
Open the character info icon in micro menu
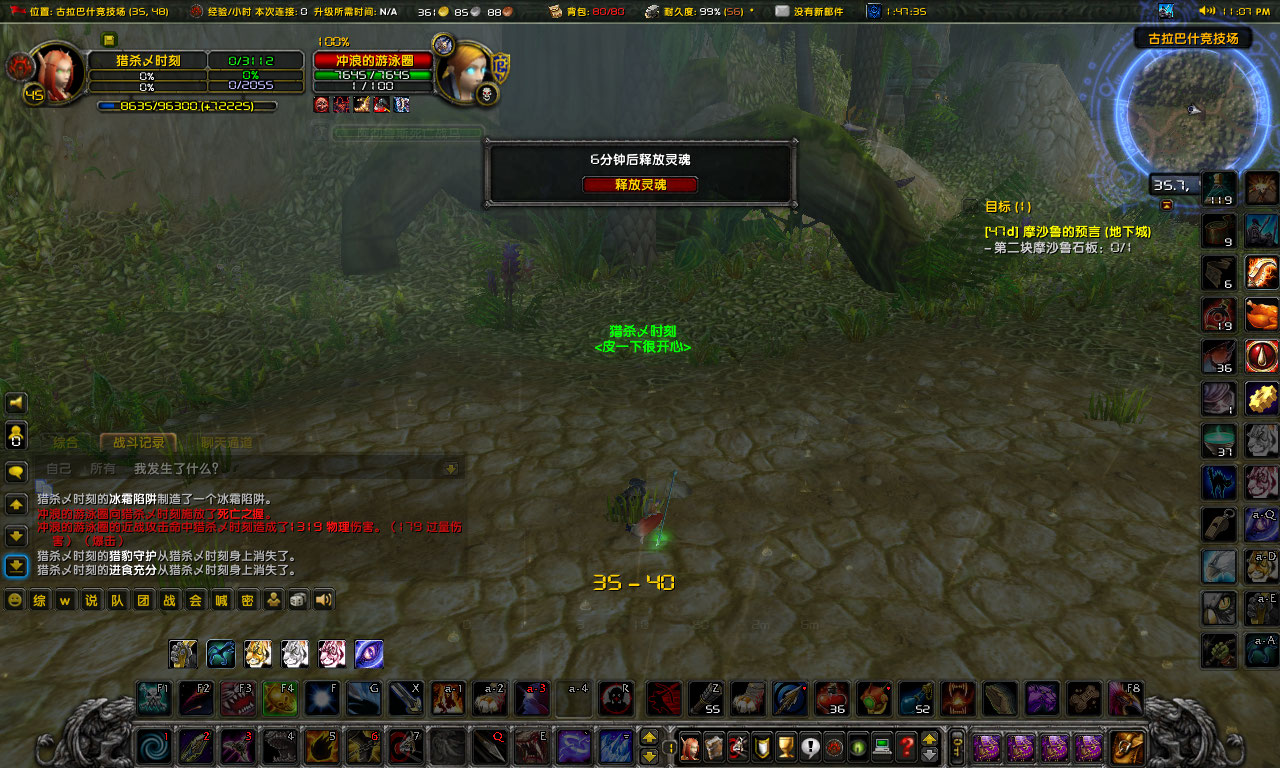690,745
